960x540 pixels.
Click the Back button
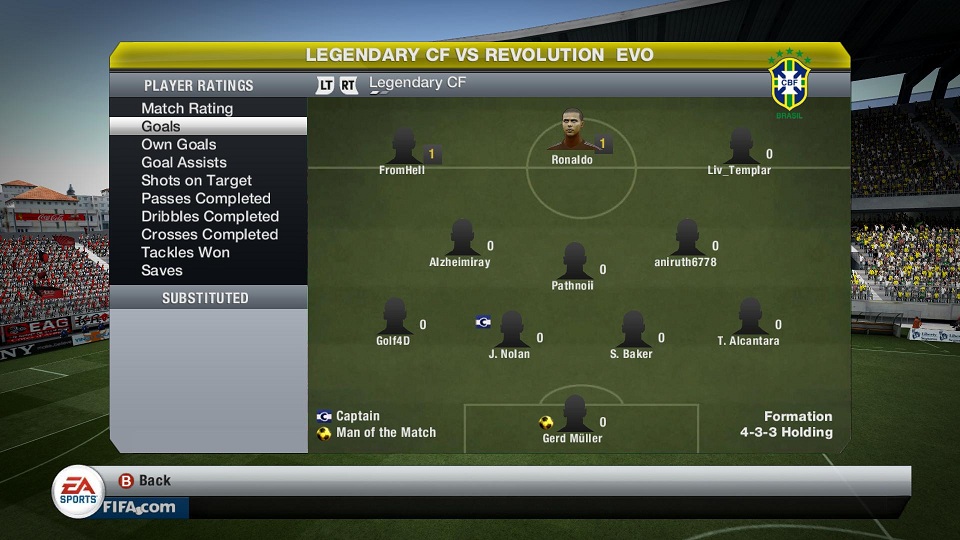tap(145, 481)
